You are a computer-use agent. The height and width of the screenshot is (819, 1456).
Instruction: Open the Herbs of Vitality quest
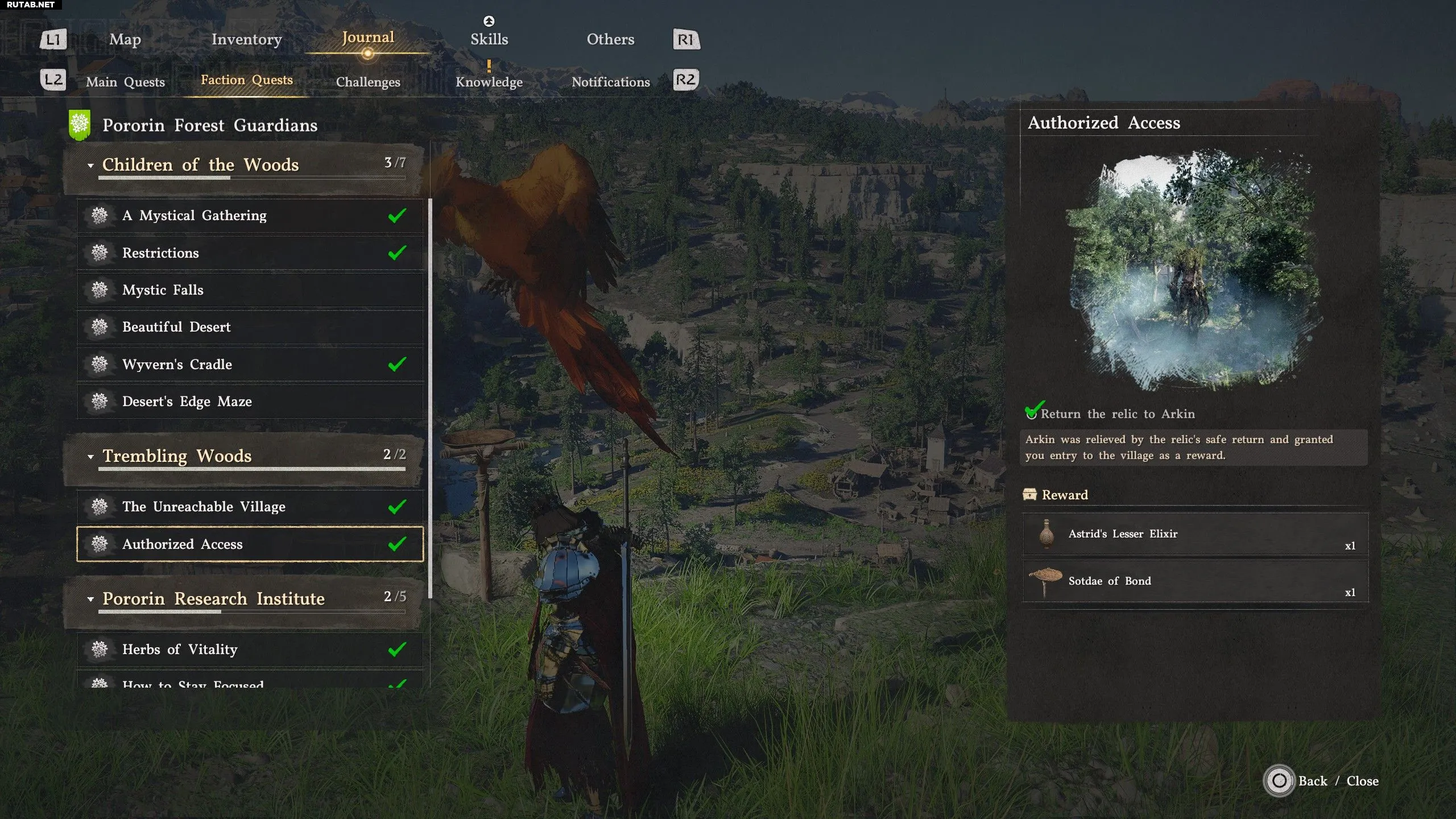tap(250, 650)
